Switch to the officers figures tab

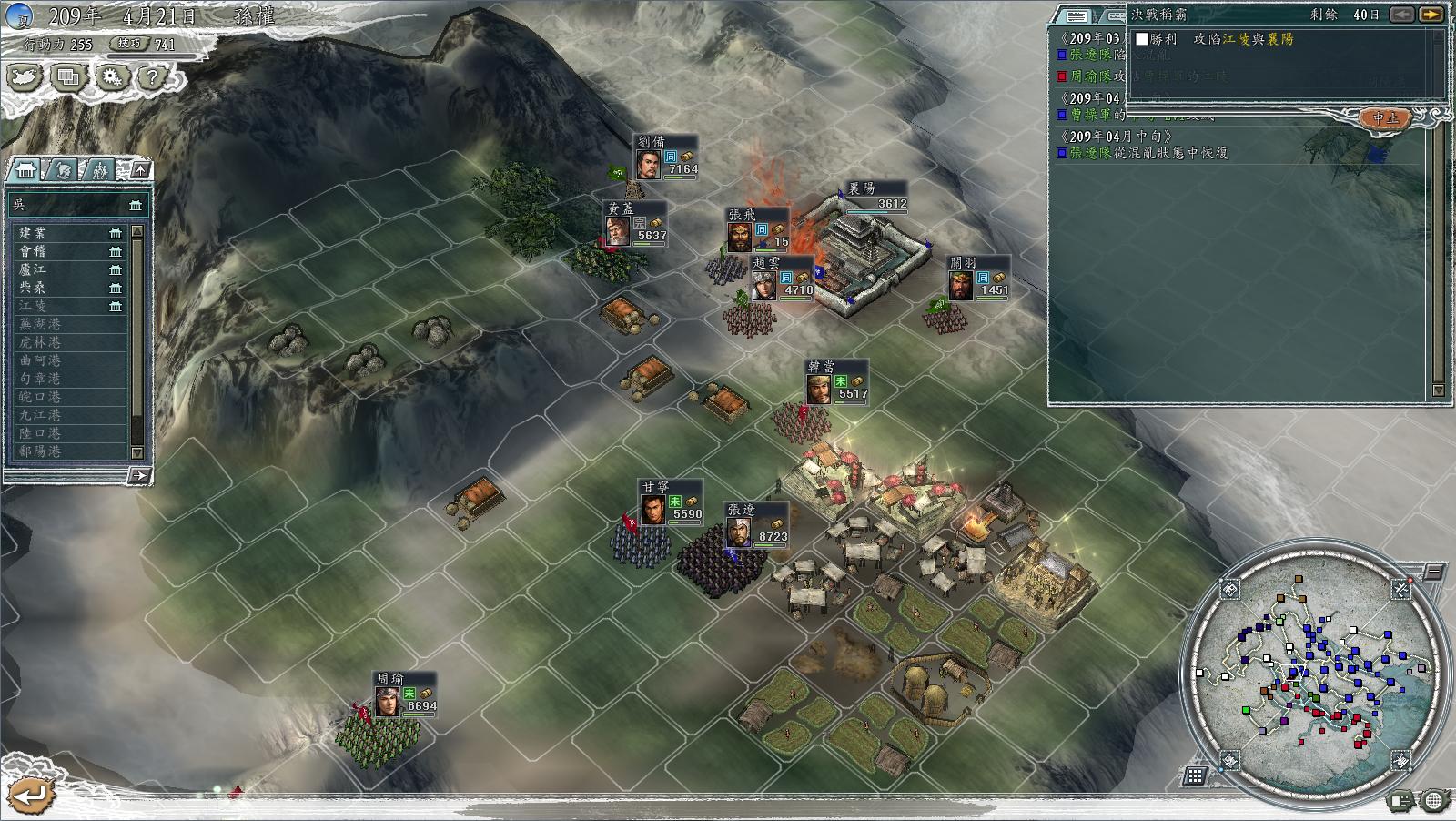(99, 170)
